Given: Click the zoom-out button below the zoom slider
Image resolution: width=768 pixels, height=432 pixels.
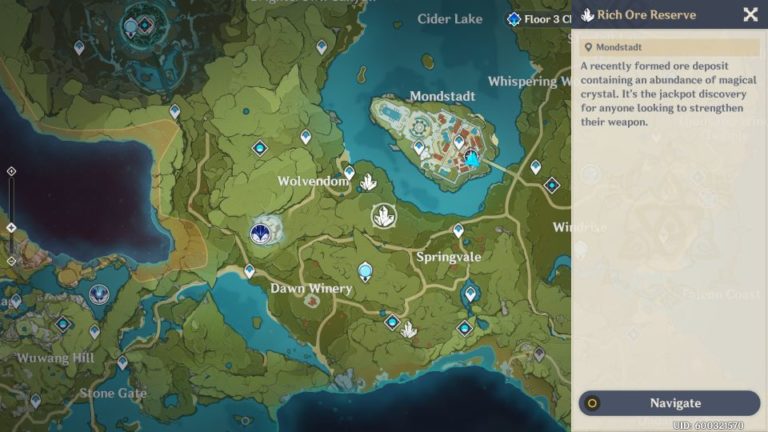Looking at the screenshot, I should (x=11, y=261).
